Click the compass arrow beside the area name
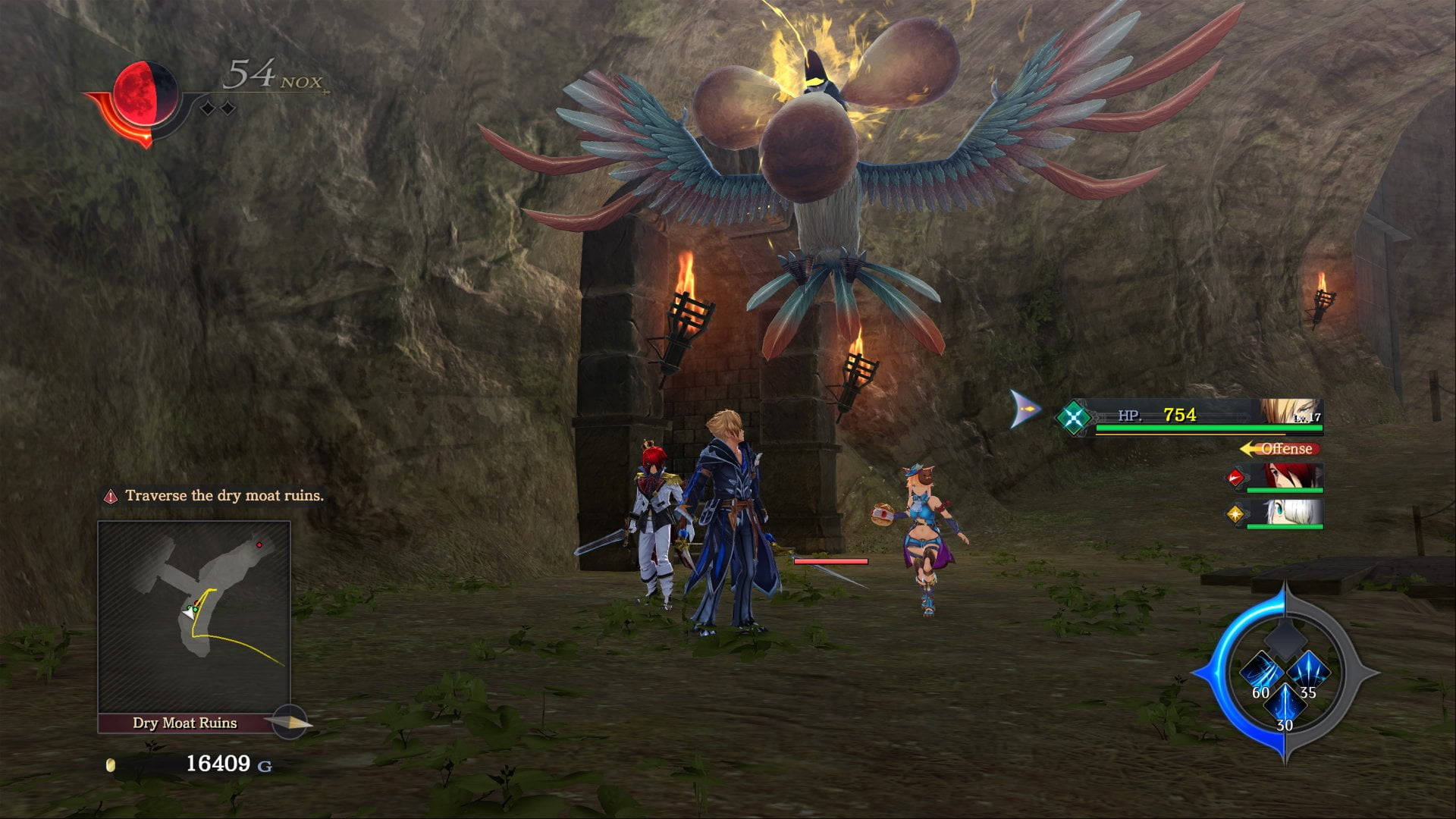 pos(290,722)
